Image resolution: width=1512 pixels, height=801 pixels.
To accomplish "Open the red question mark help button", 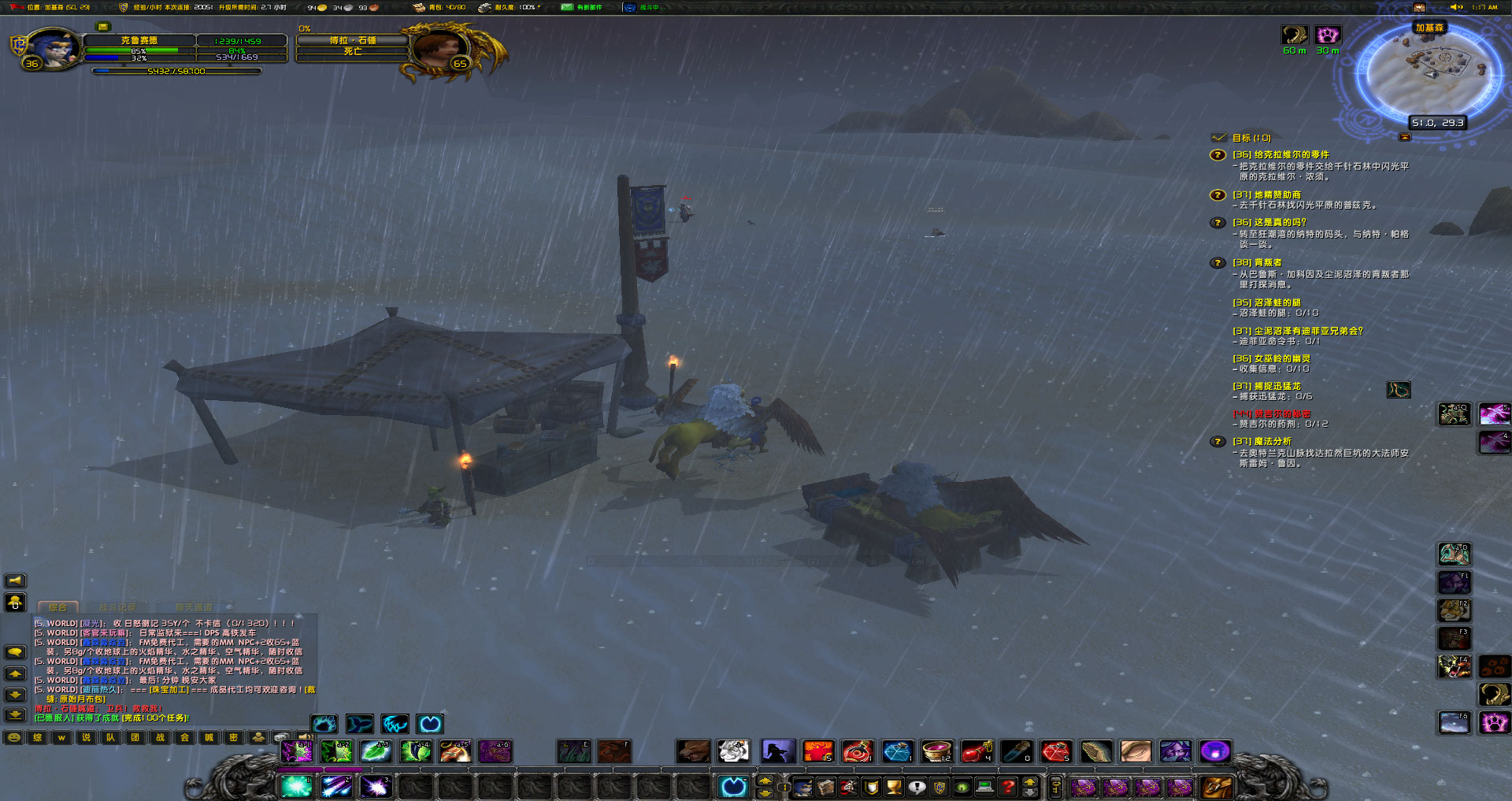I will 1008,787.
